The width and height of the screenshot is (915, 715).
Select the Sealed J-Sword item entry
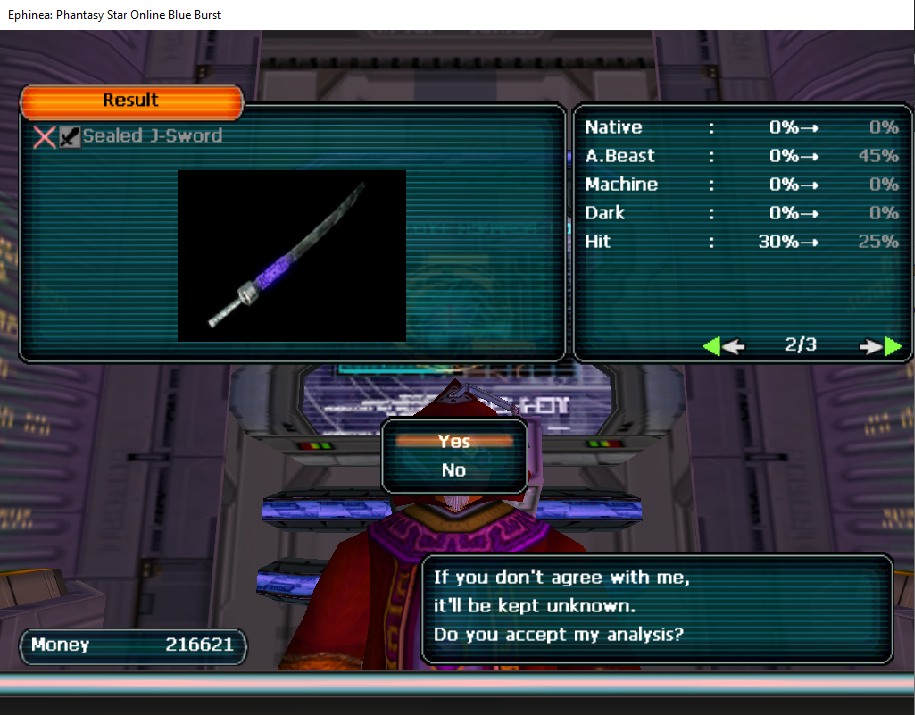151,136
